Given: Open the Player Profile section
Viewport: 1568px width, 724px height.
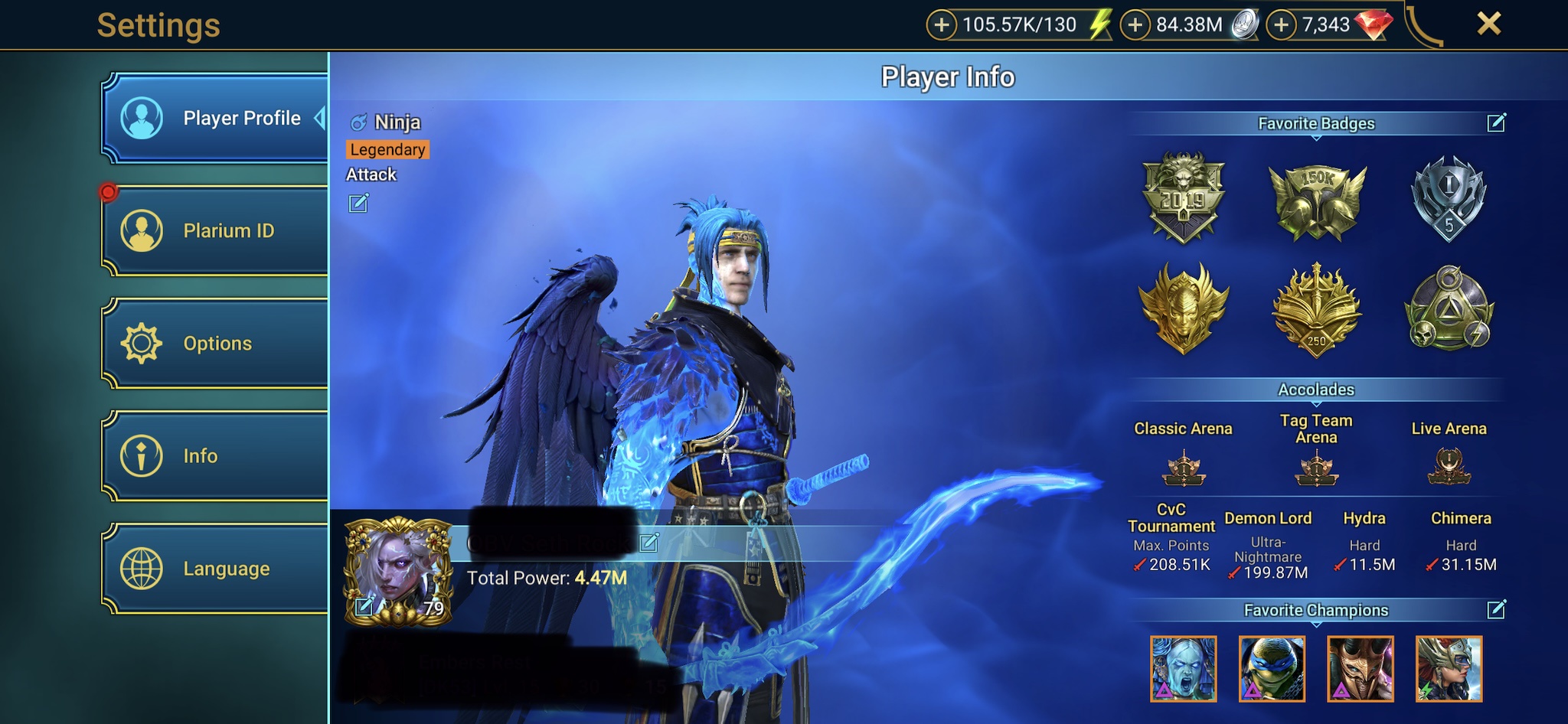Looking at the screenshot, I should [216, 119].
